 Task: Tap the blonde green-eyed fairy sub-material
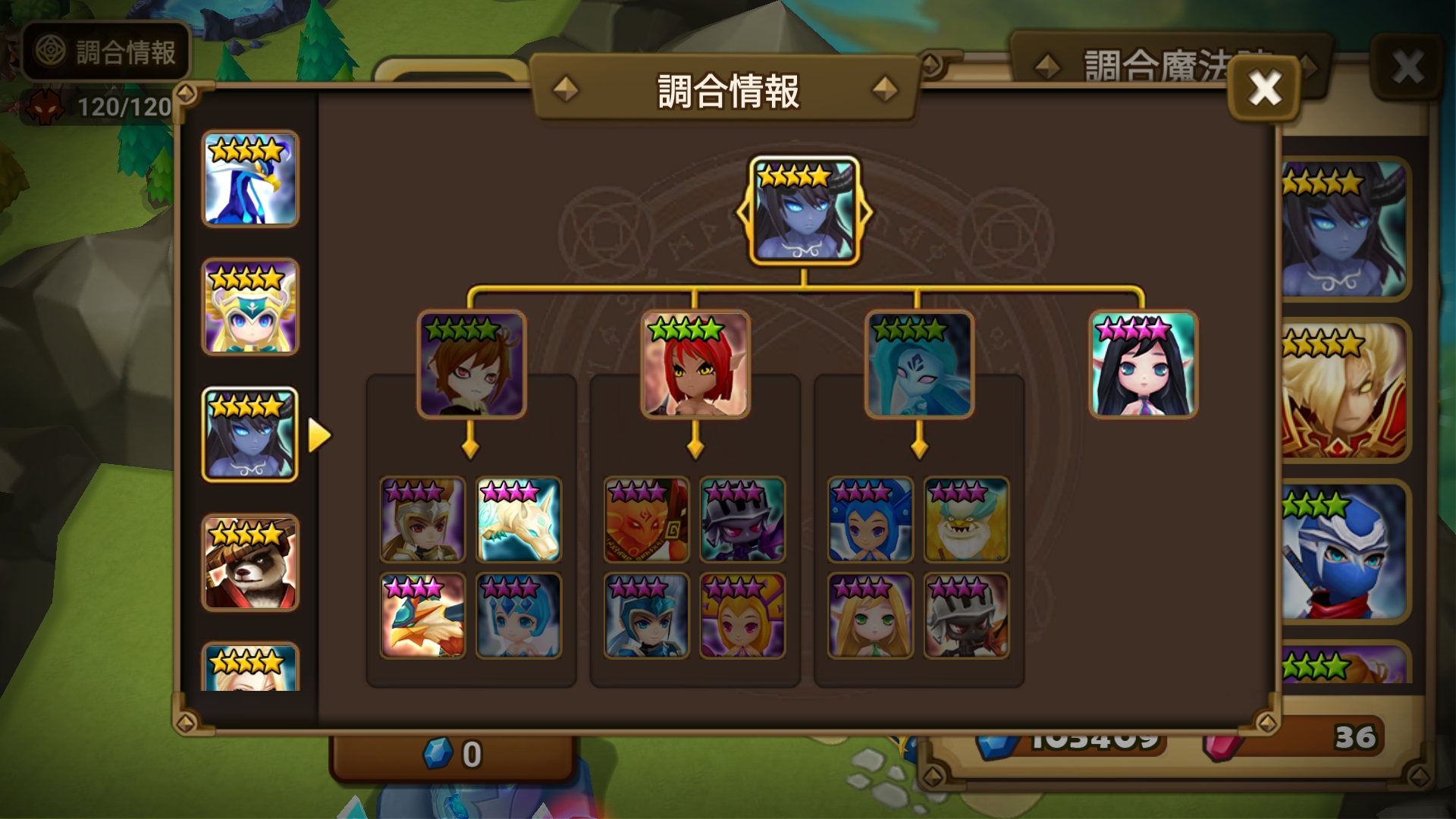coord(870,615)
